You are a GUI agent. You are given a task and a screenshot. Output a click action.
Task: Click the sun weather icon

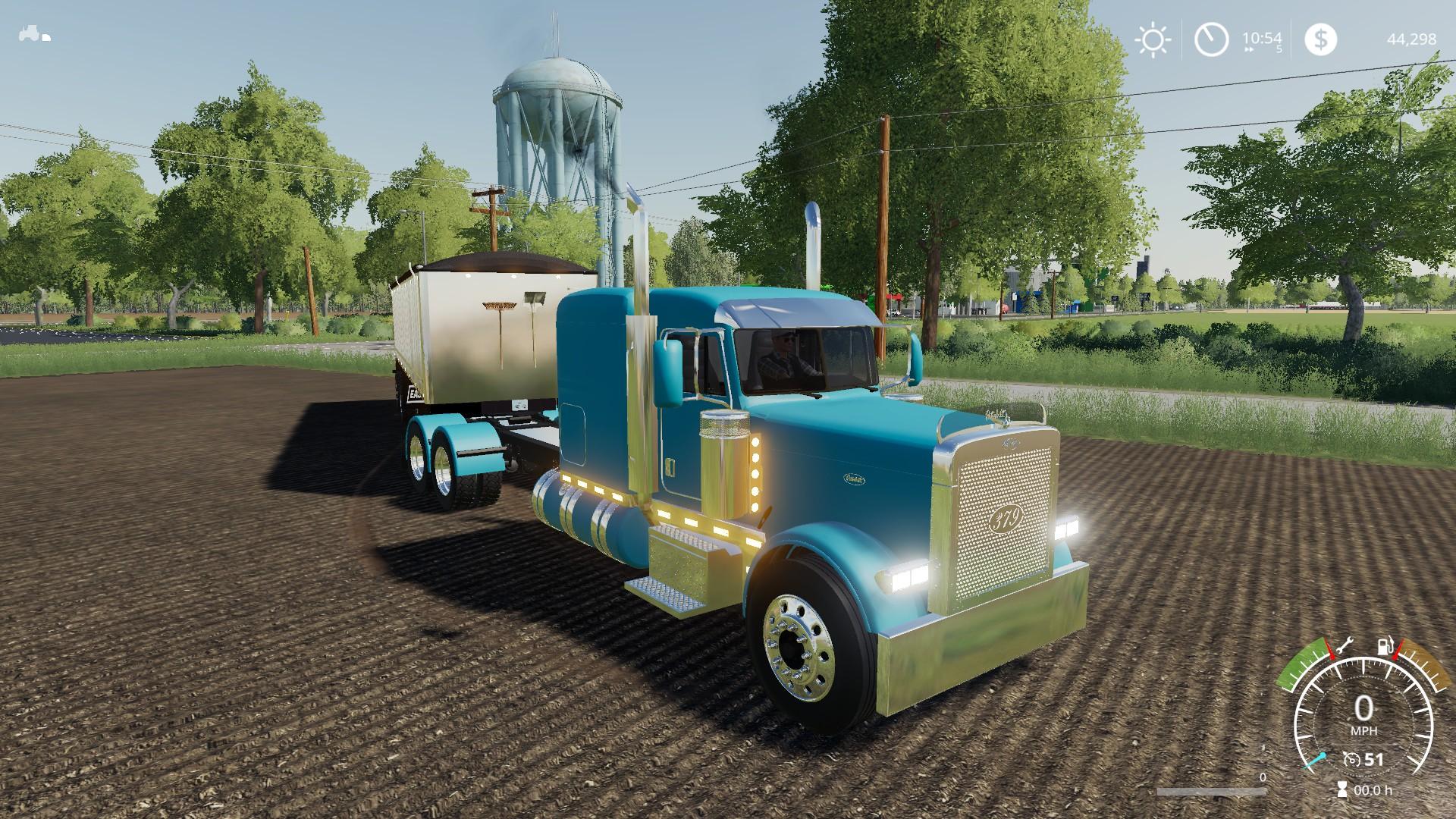(1153, 39)
